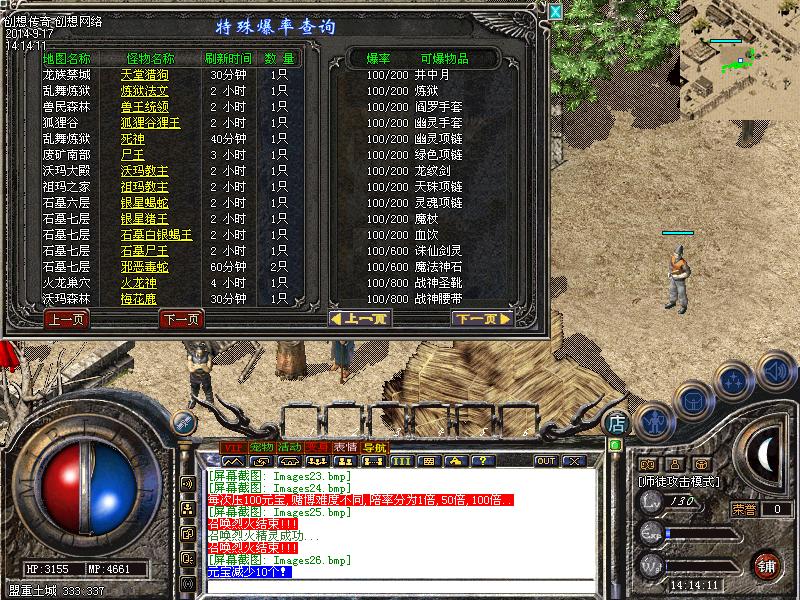Screen dimensions: 800x600
Task: Select the 炼狱法文 monster entry
Action: click(x=145, y=91)
